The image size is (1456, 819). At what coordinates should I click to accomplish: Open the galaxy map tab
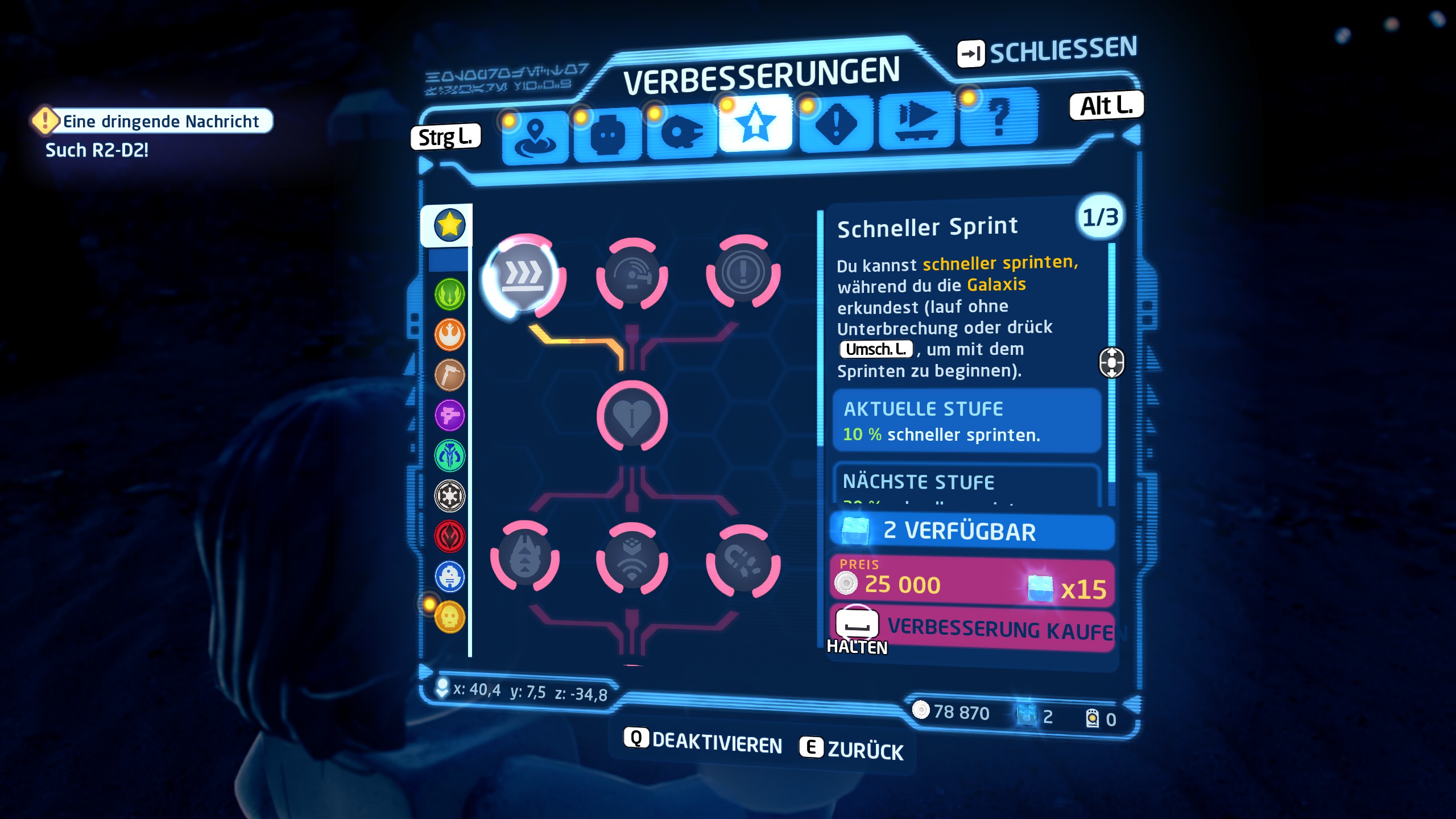(535, 136)
